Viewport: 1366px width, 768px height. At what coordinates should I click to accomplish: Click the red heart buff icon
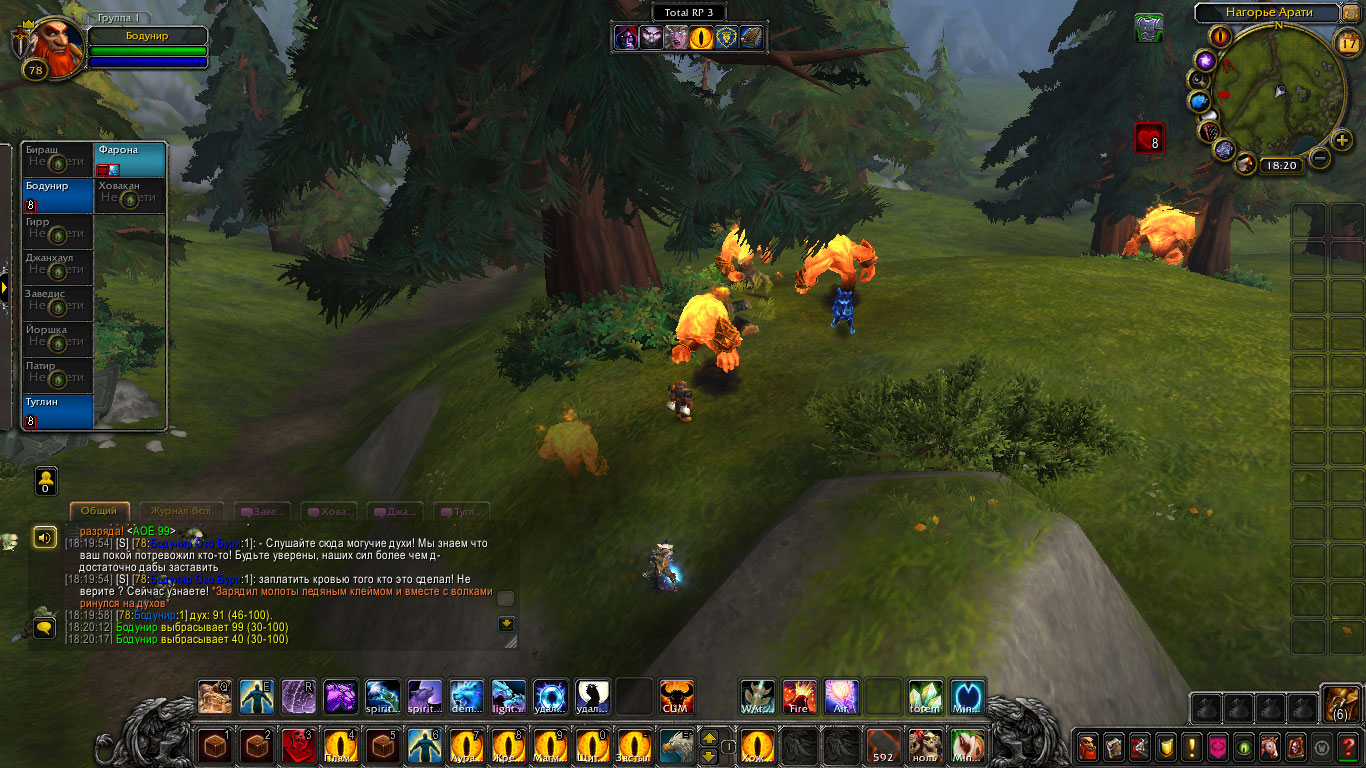point(1149,138)
